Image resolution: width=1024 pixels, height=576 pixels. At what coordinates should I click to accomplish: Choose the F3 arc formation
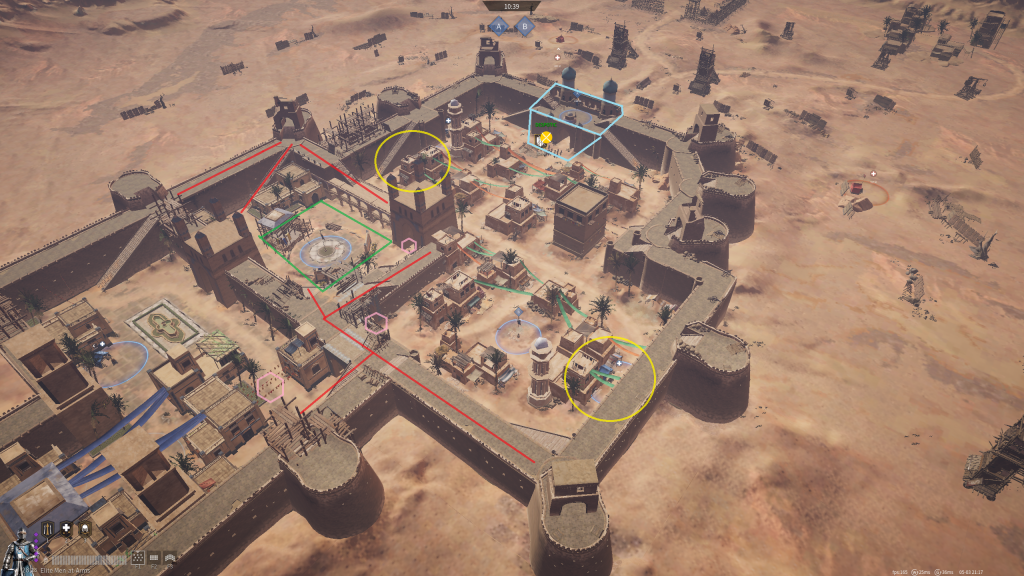point(169,557)
